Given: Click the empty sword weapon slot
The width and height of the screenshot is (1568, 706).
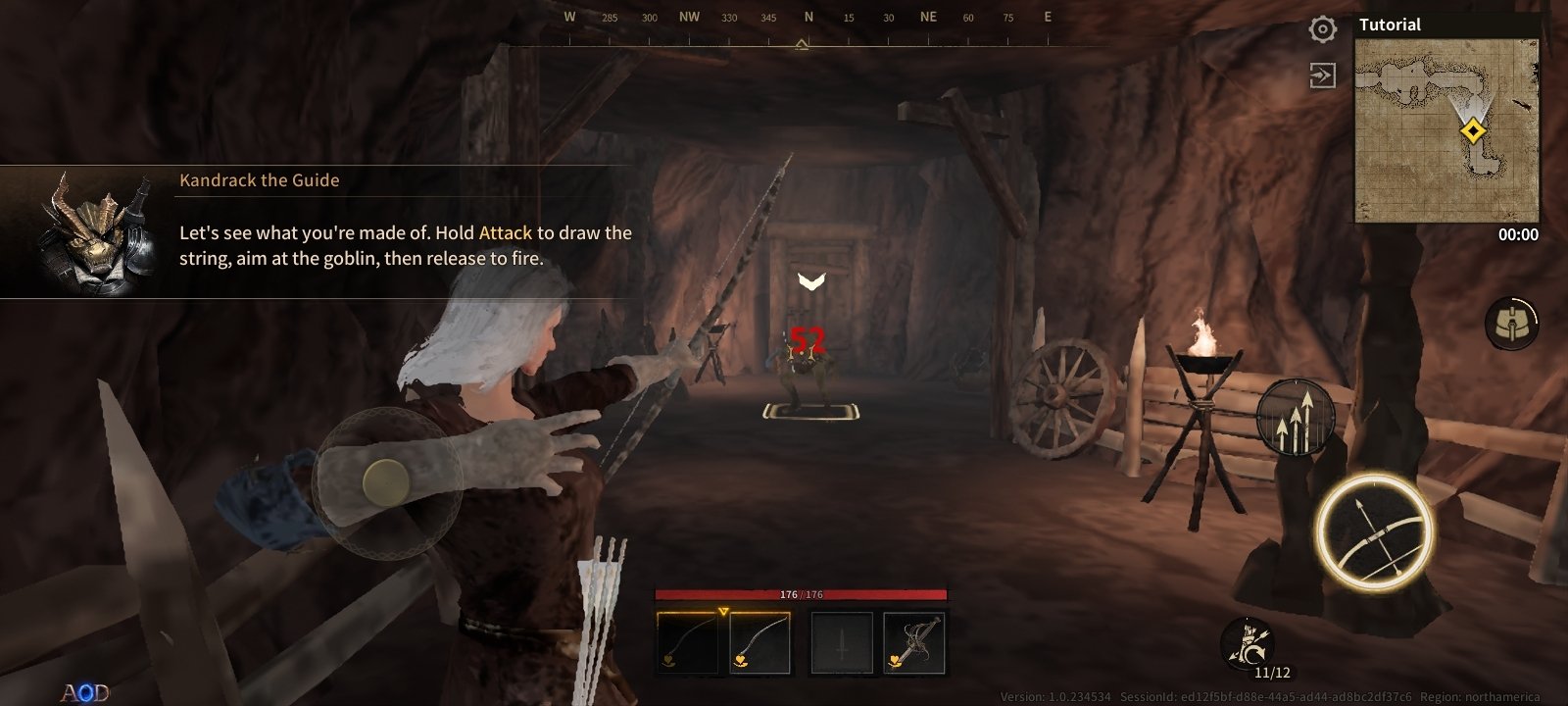Looking at the screenshot, I should tap(840, 641).
